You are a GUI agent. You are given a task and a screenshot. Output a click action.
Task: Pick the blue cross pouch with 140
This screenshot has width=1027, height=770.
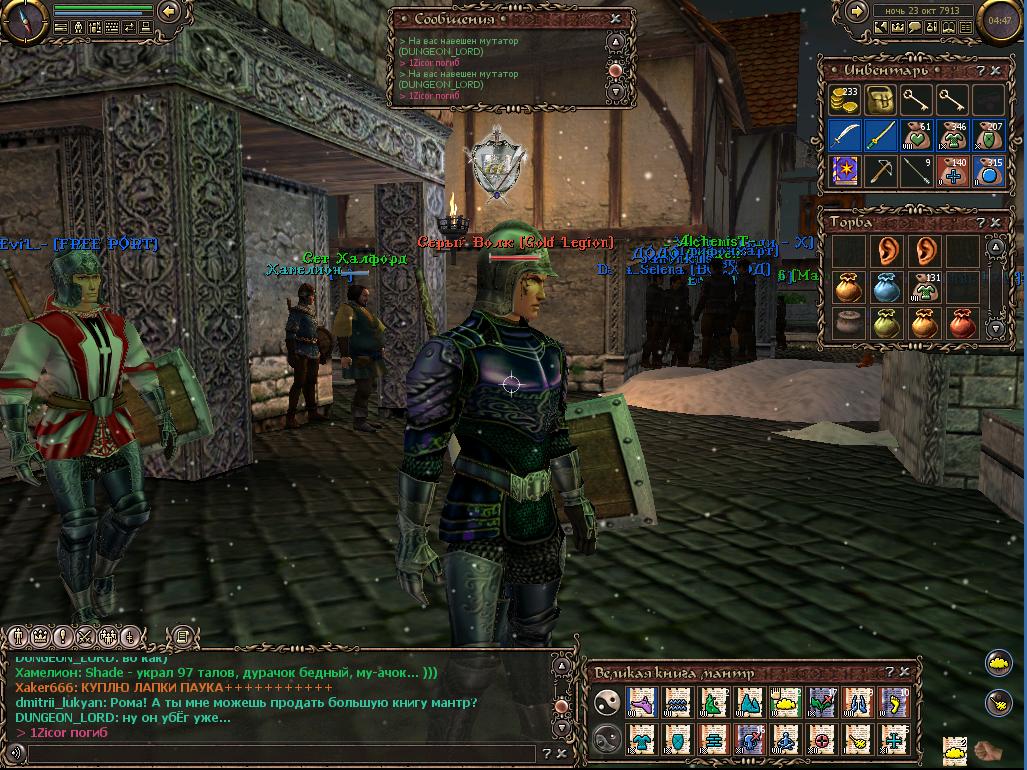pos(952,171)
